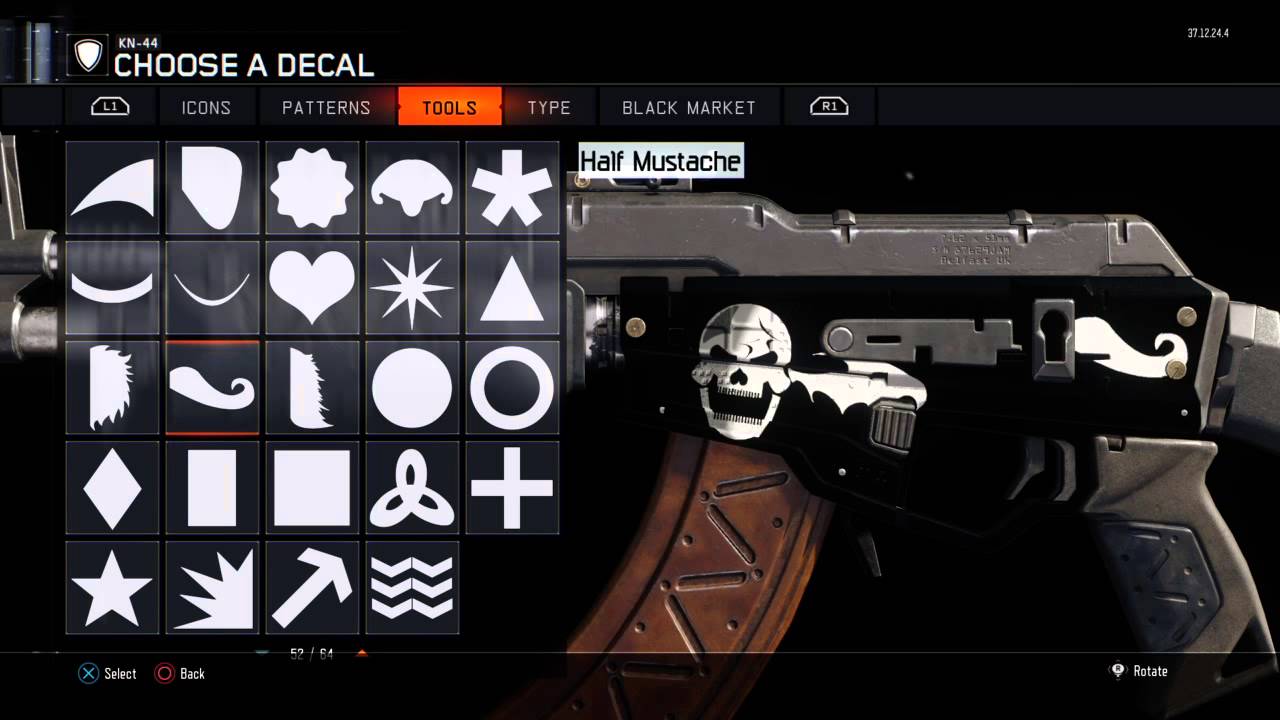The image size is (1280, 720).
Task: Select the shark fin decal
Action: pyautogui.click(x=111, y=188)
